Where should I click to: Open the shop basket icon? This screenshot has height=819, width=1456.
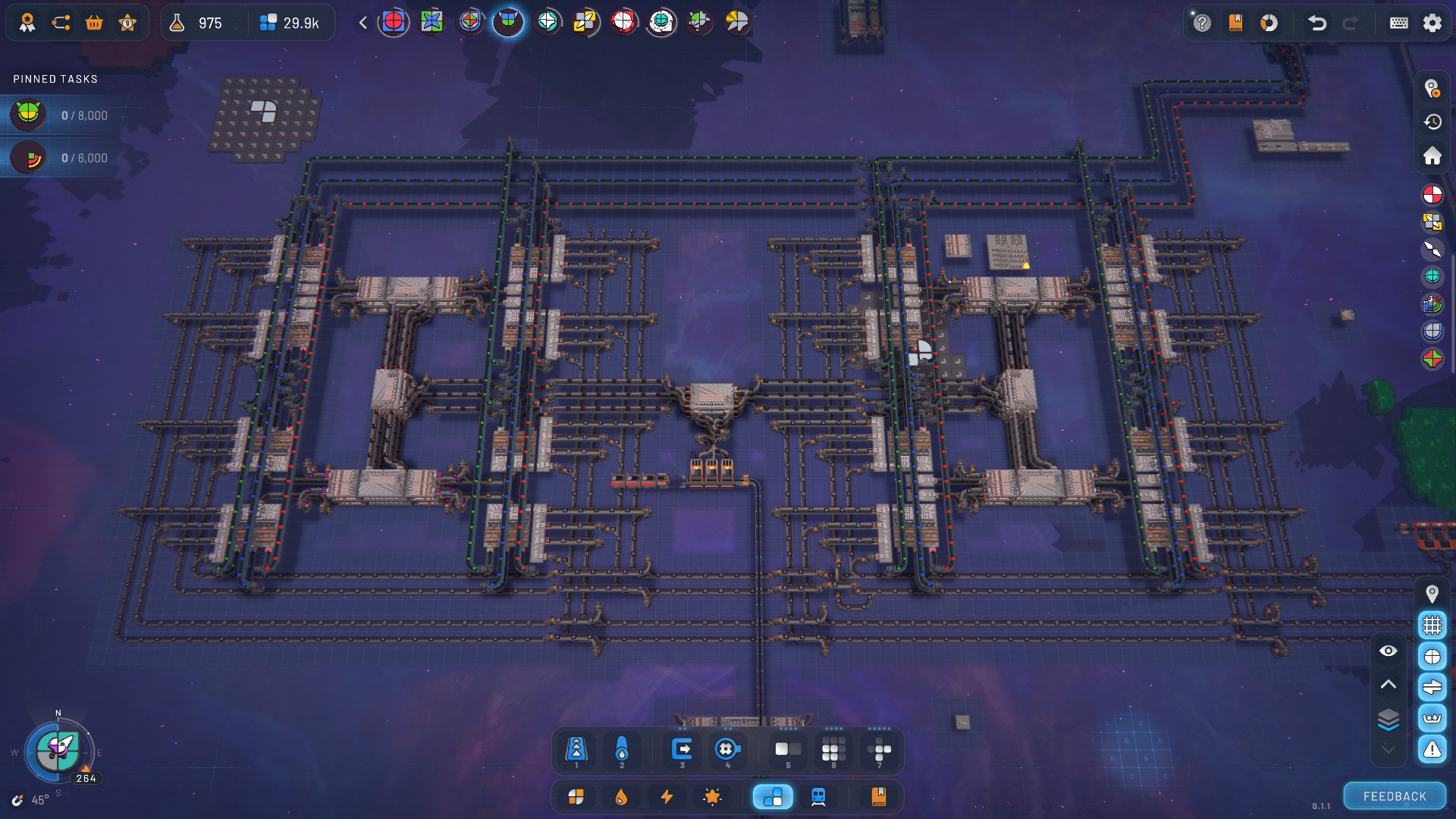(94, 23)
